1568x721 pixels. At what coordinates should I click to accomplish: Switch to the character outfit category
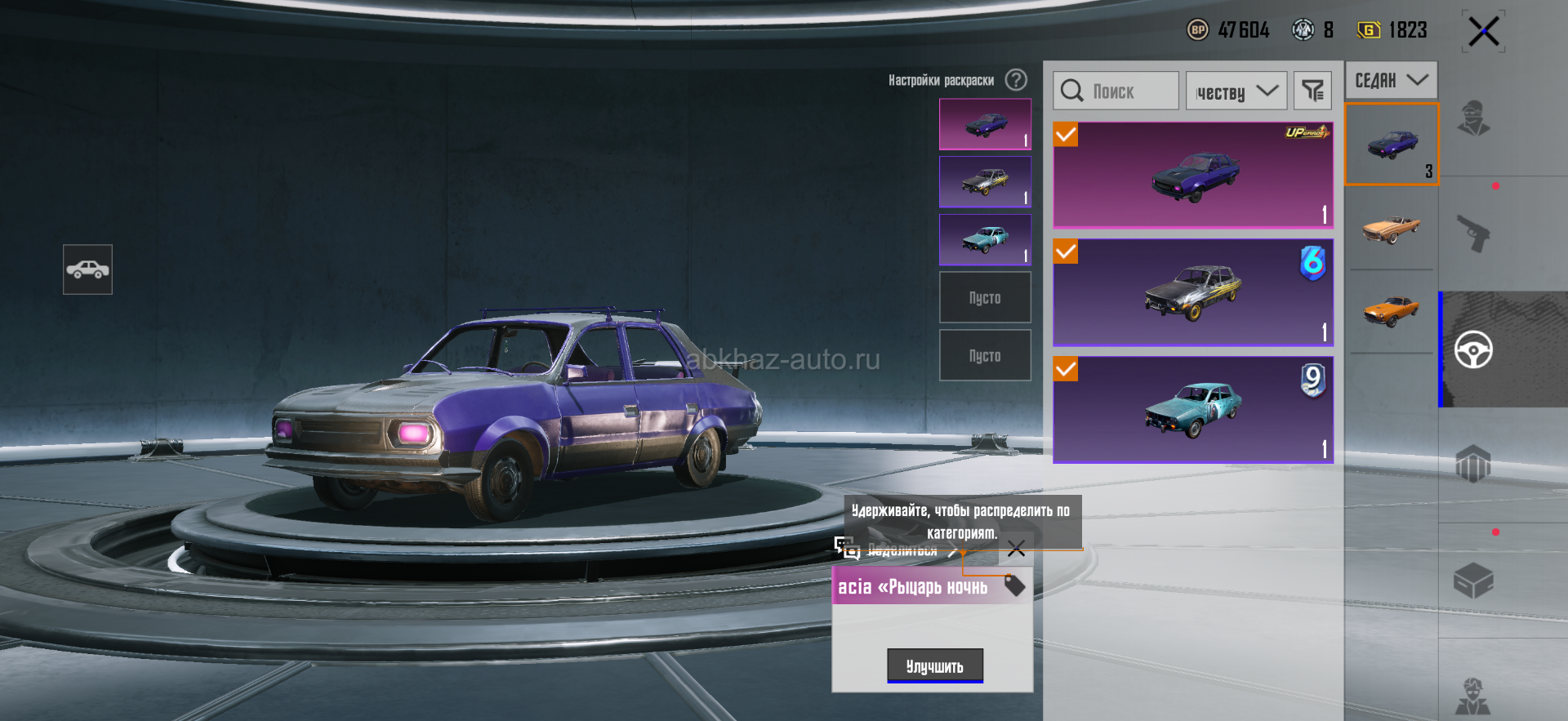1473,118
